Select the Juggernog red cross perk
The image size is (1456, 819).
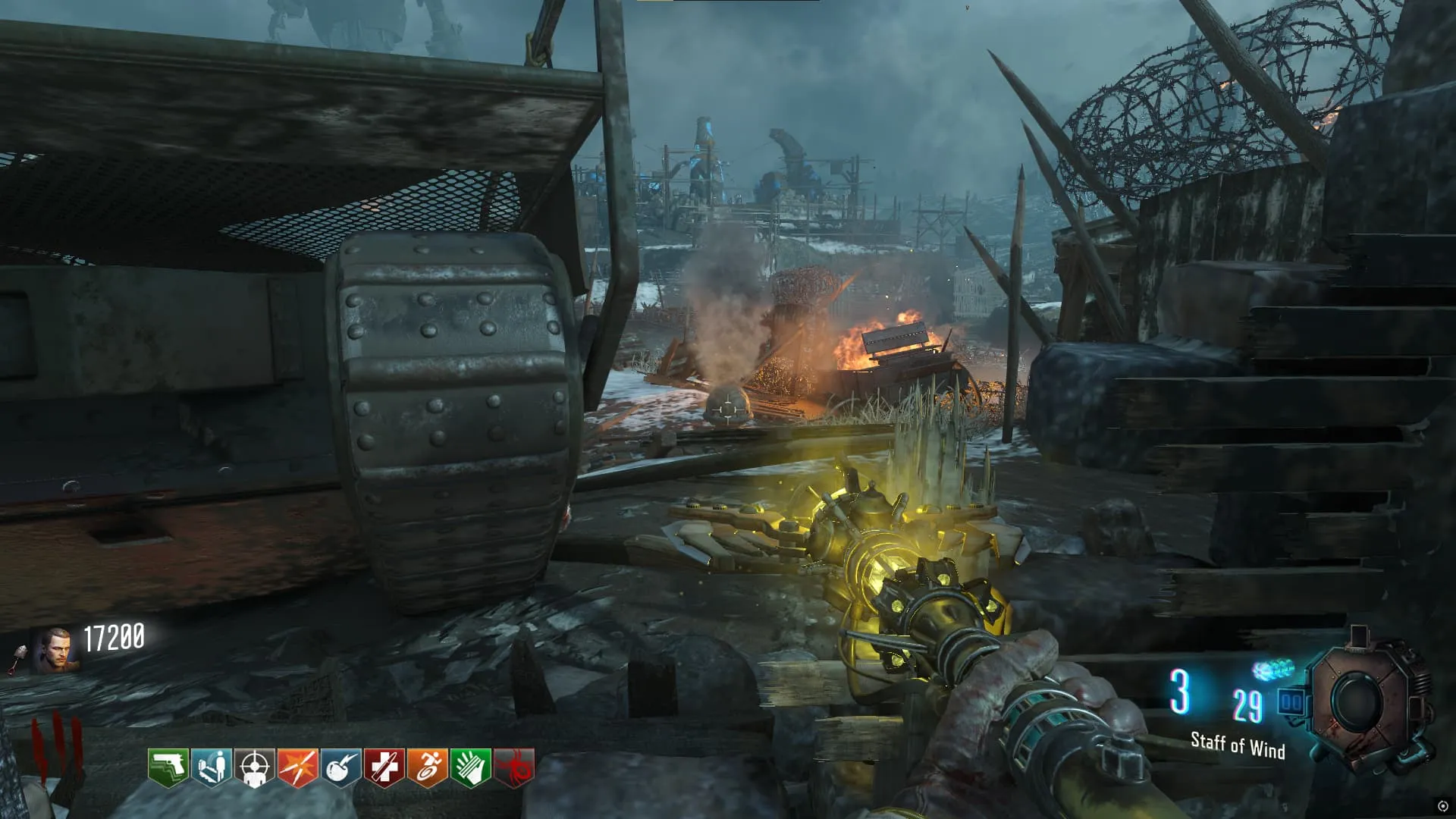pos(384,767)
